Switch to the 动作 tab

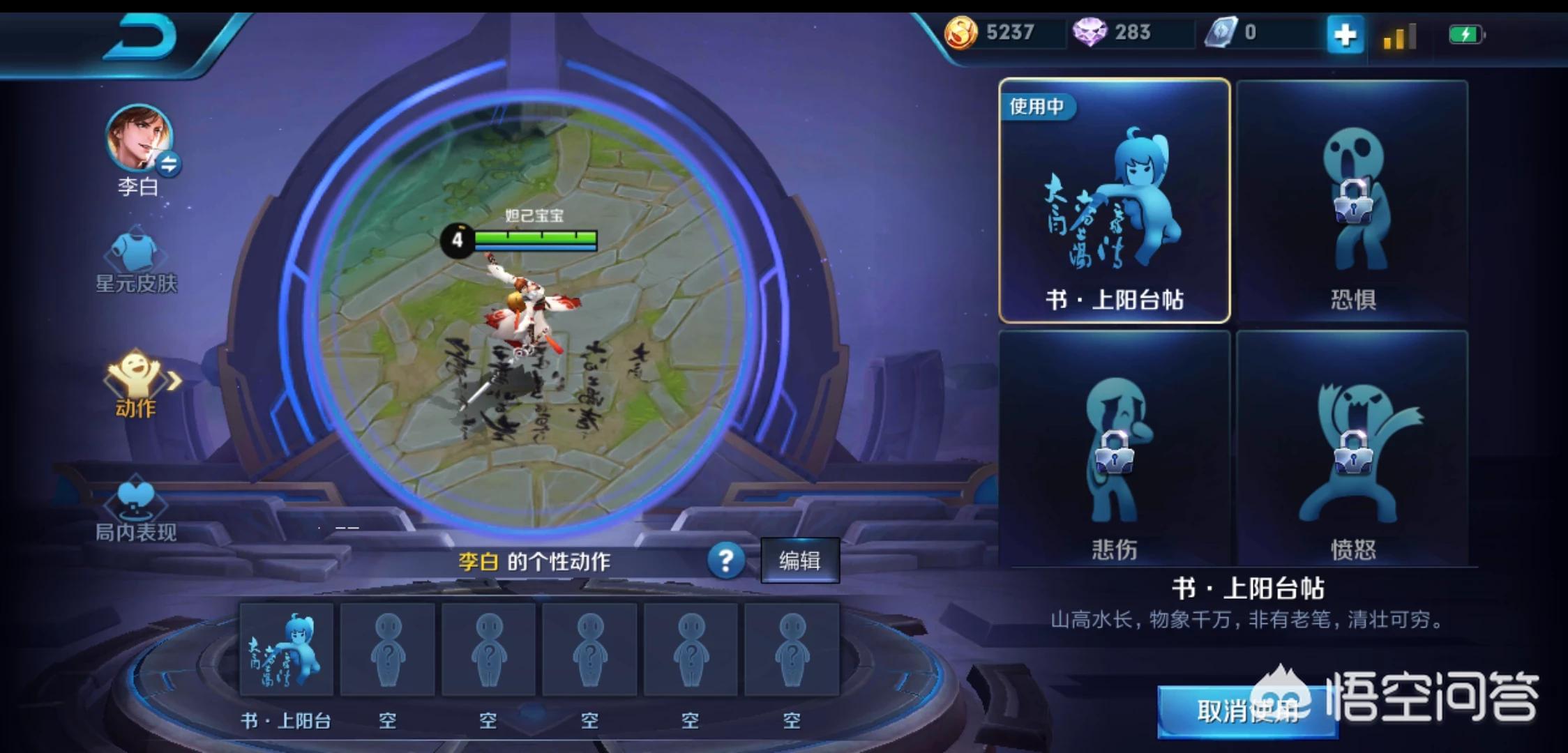pos(137,384)
